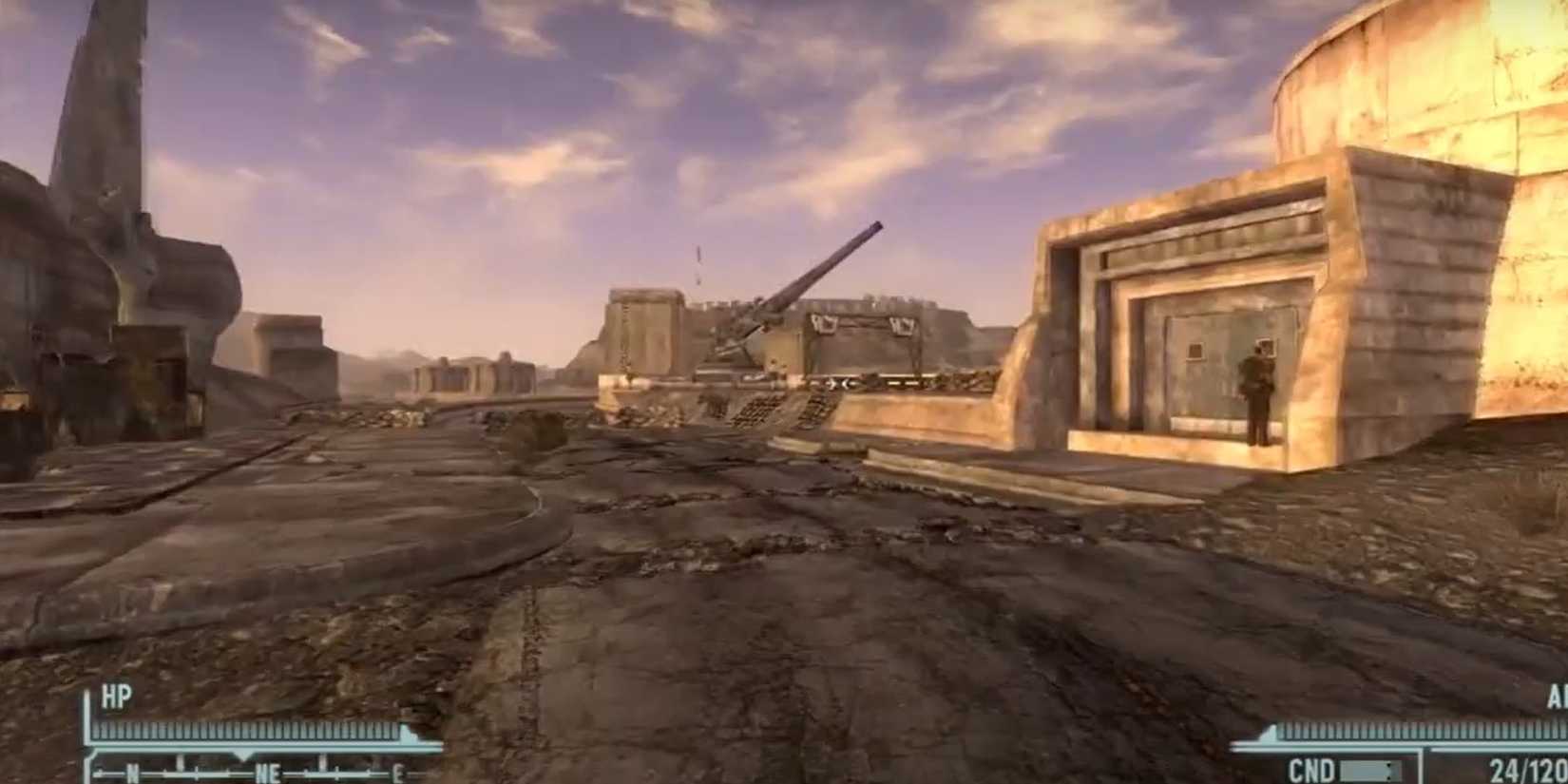Click the poster on the bunker door
This screenshot has height=784, width=1568.
1194,352
